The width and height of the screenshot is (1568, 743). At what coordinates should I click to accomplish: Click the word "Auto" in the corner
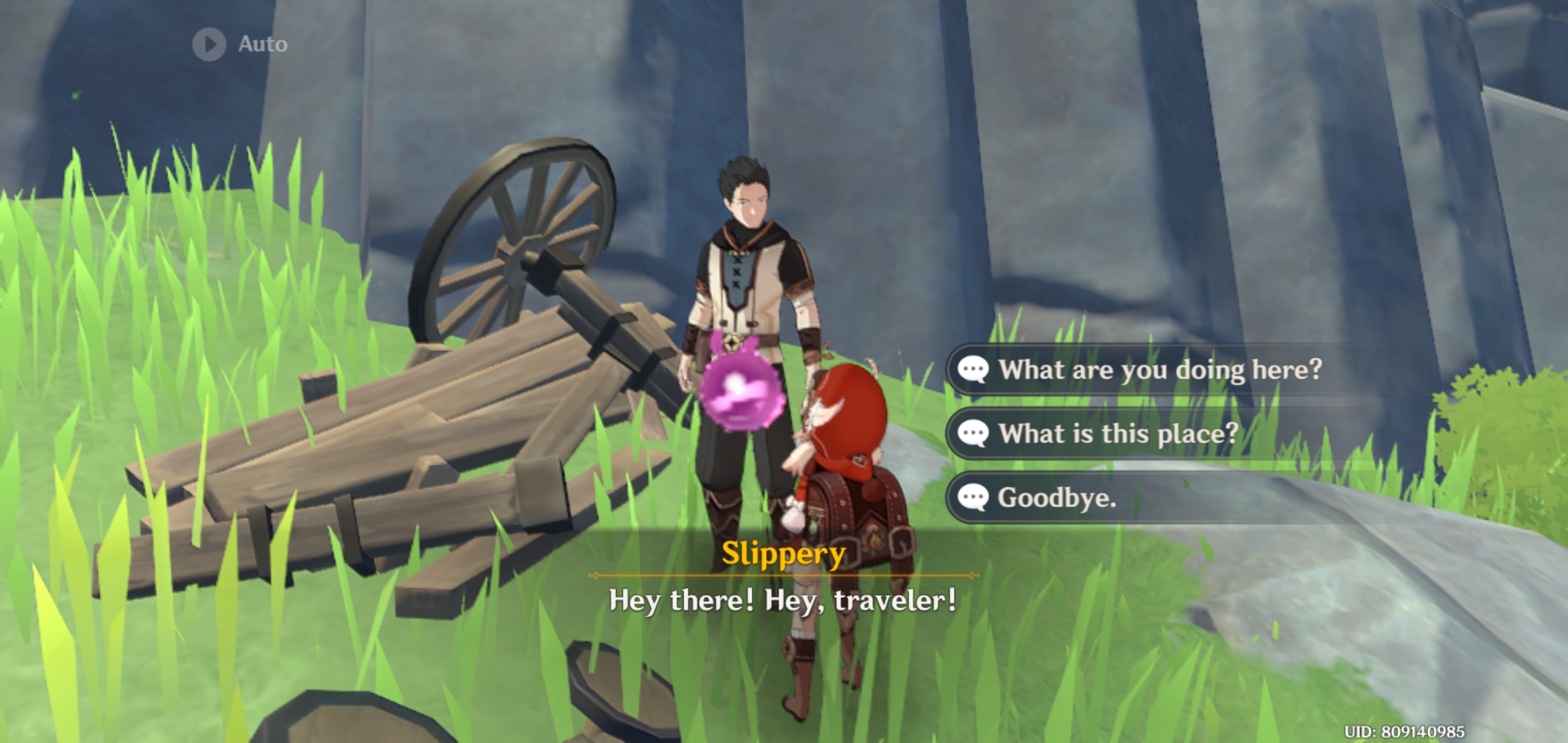click(262, 44)
